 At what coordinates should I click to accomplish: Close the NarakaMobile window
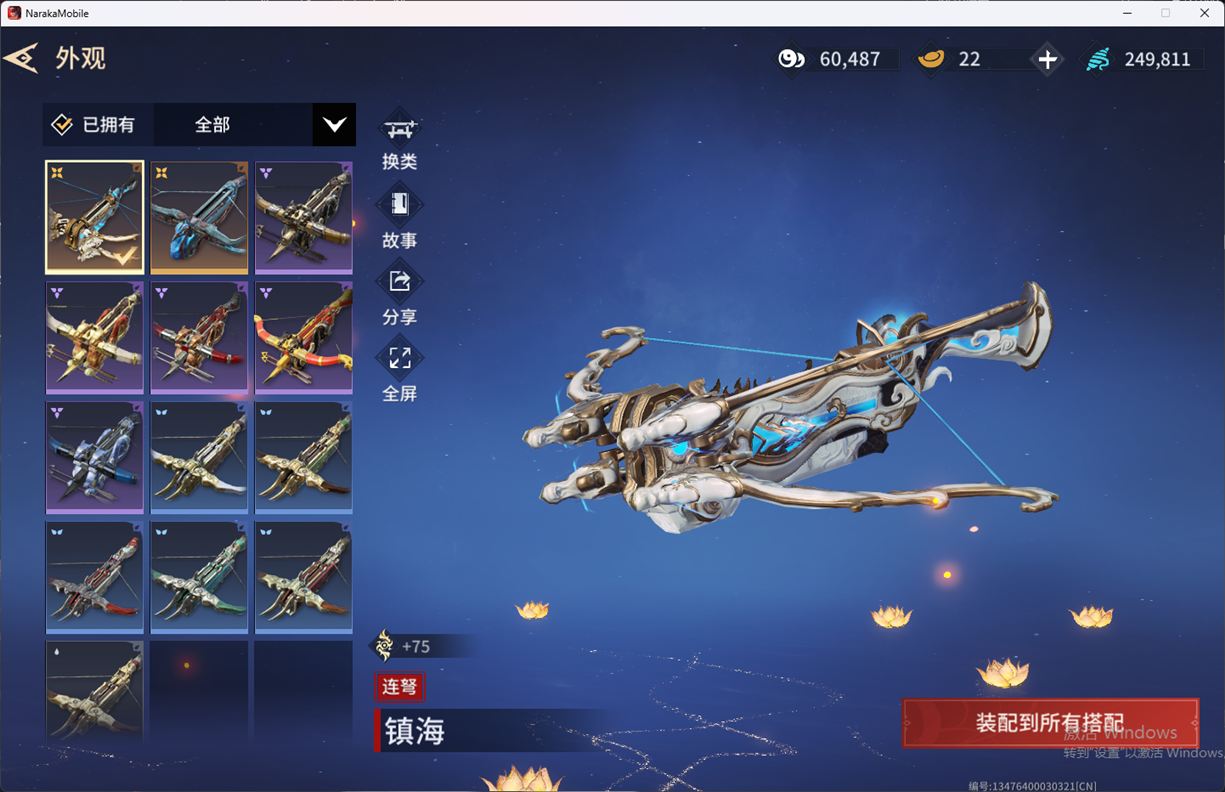pyautogui.click(x=1204, y=13)
